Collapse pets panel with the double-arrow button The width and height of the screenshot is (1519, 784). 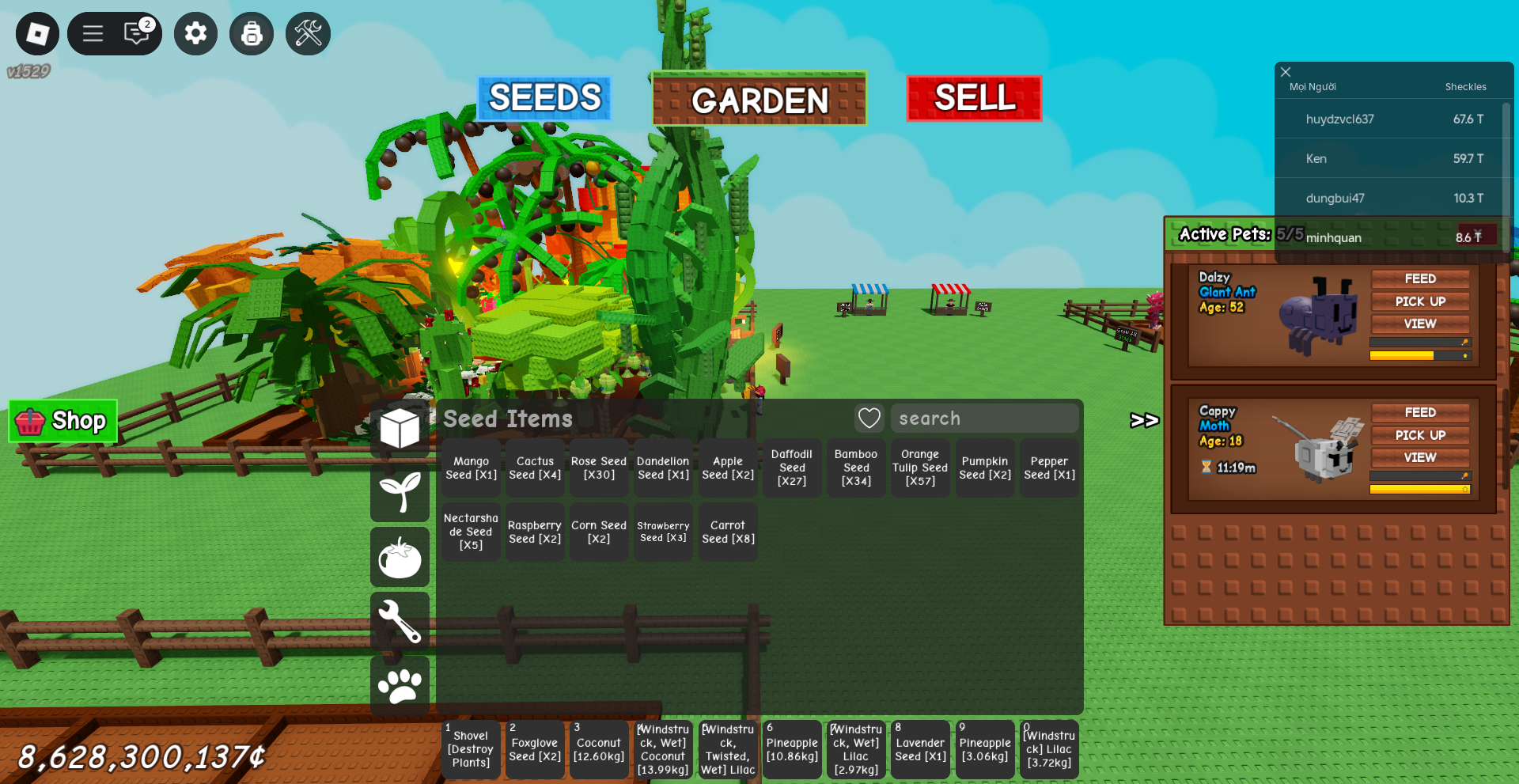[1144, 420]
